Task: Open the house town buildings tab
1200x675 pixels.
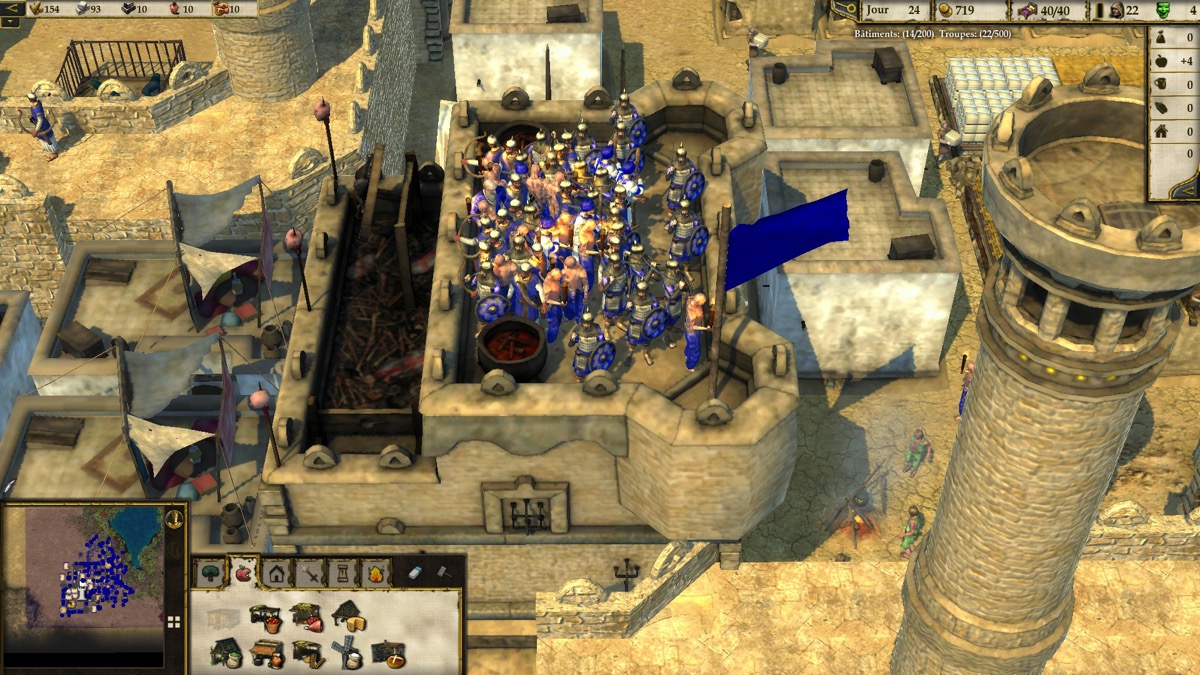Action: (276, 574)
